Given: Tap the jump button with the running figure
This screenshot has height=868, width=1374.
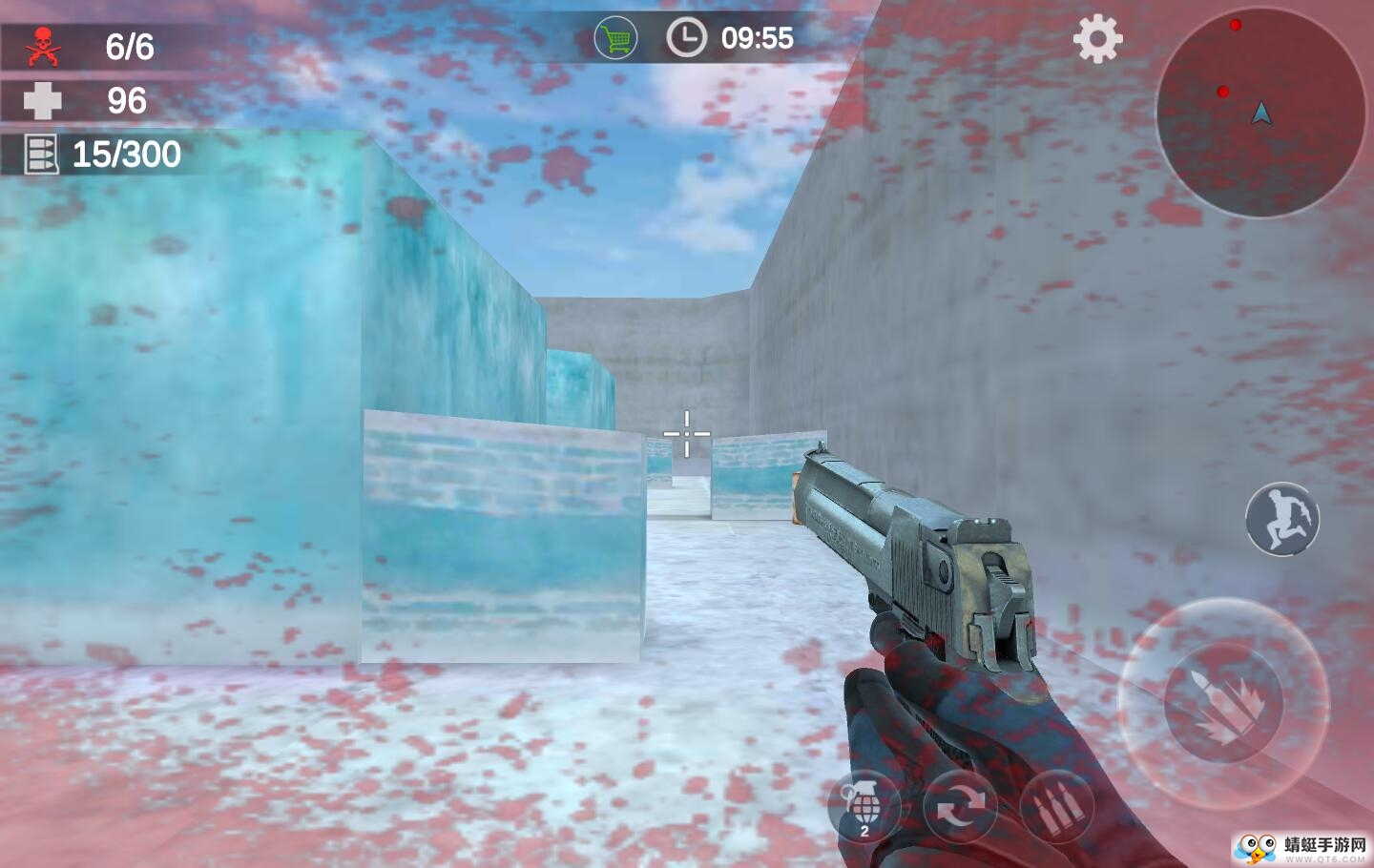Looking at the screenshot, I should pyautogui.click(x=1281, y=519).
